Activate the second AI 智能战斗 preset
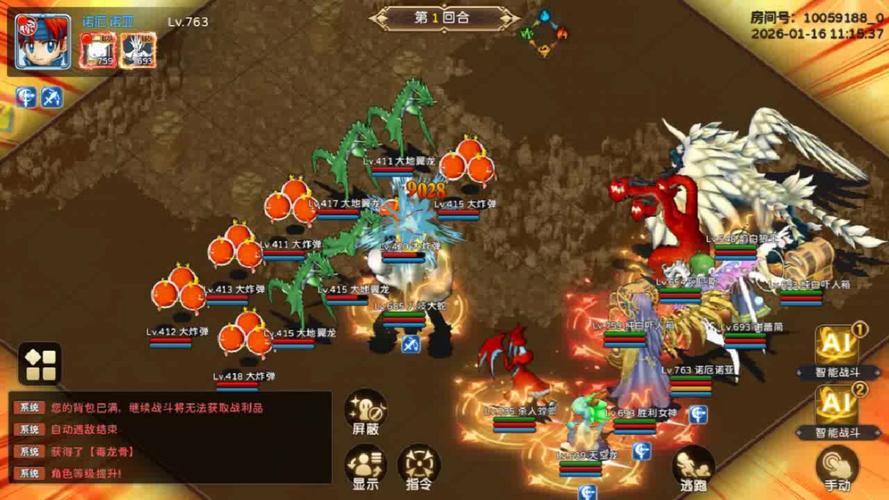Viewport: 889px width, 500px height. [x=838, y=410]
